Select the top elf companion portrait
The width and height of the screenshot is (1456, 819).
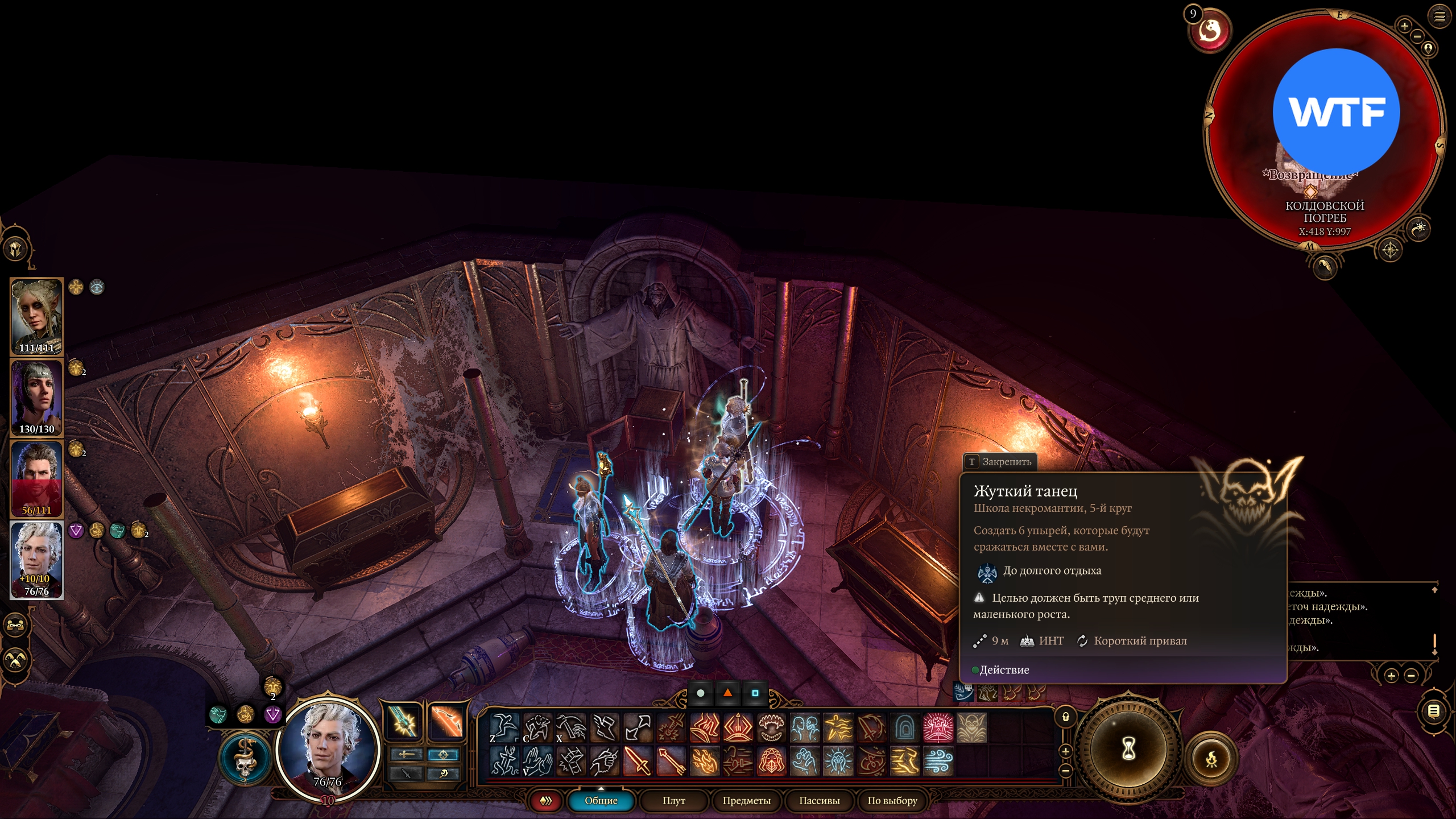coord(36,316)
